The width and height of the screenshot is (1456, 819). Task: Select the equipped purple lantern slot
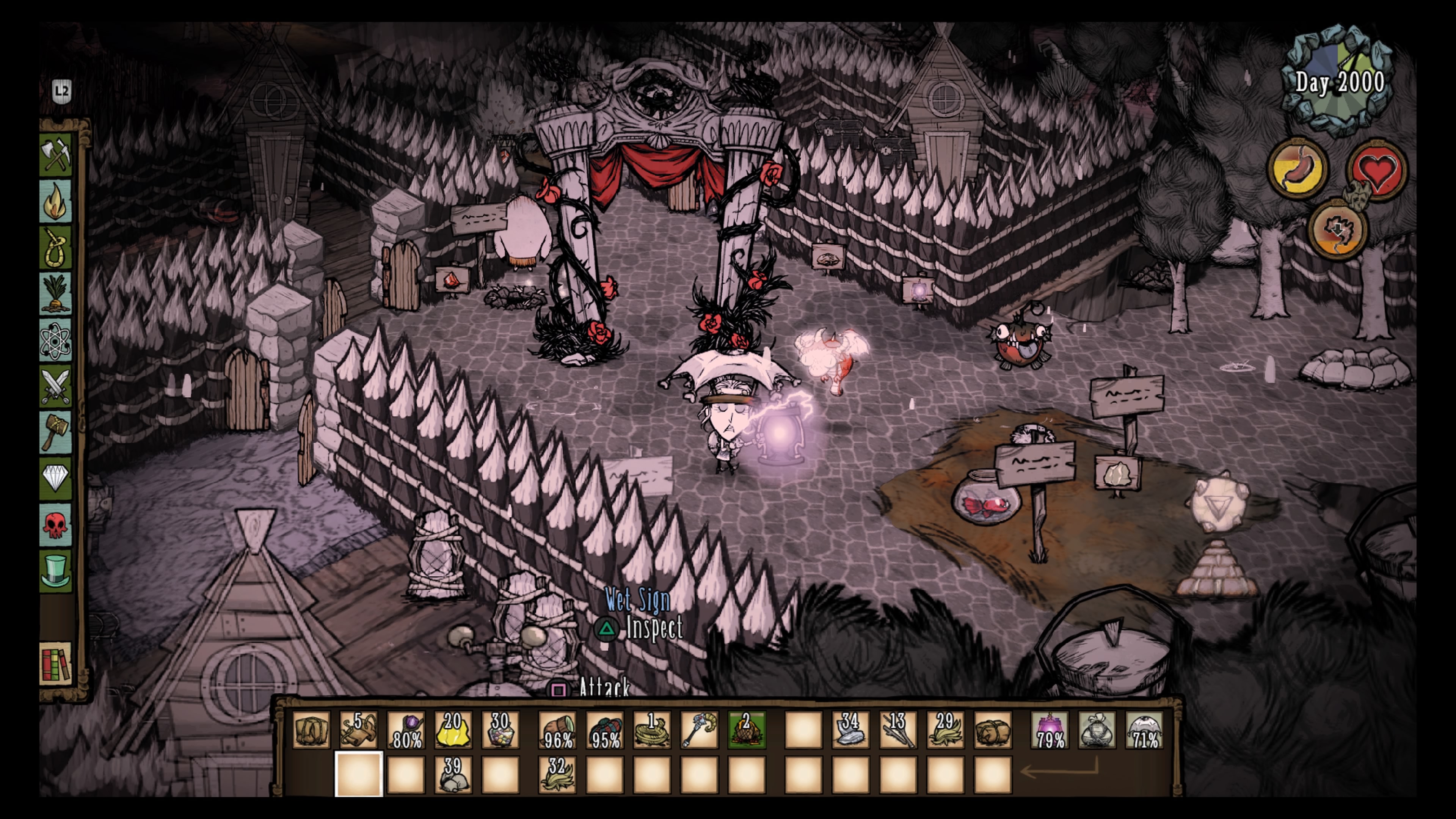(x=1050, y=730)
